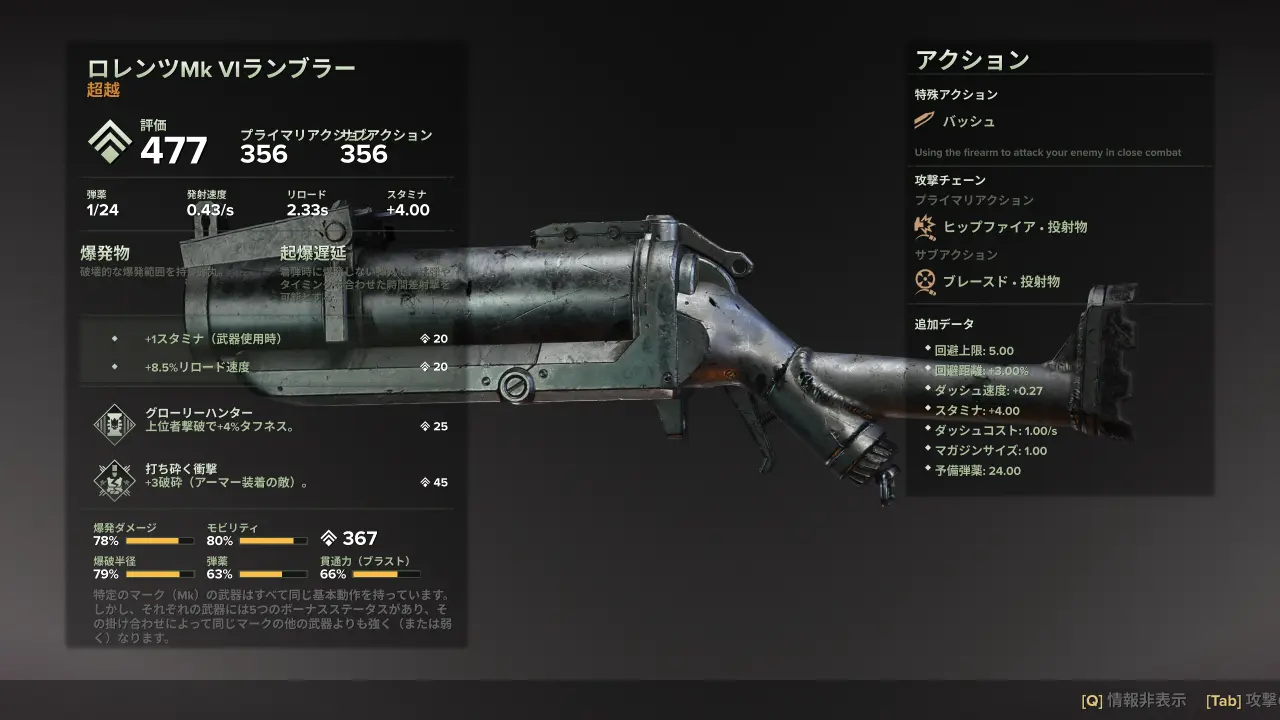This screenshot has height=720, width=1280.
Task: Select the 打ち砕く衝撃 perk icon
Action: (113, 480)
